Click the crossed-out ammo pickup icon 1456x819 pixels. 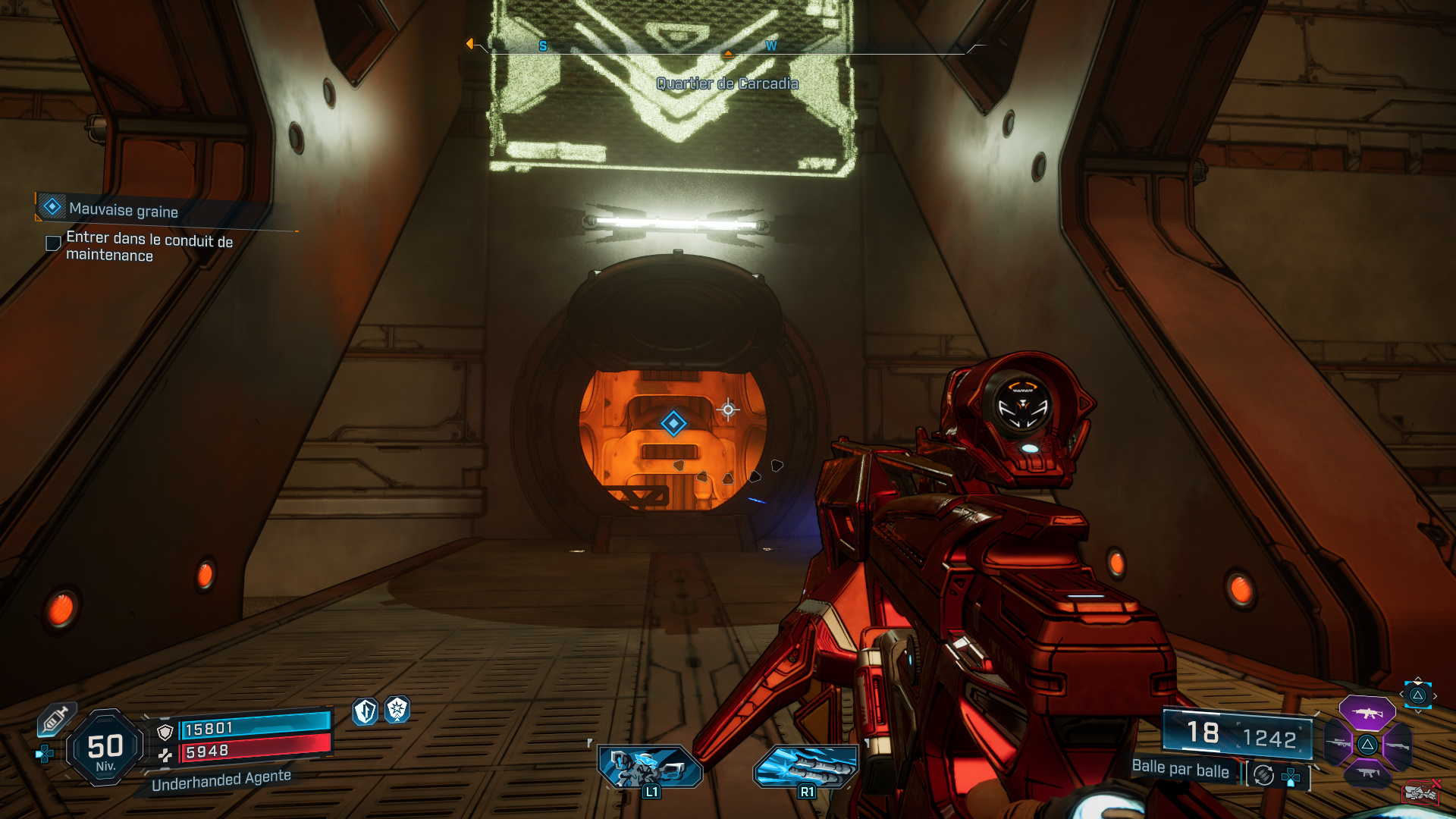click(x=1420, y=793)
